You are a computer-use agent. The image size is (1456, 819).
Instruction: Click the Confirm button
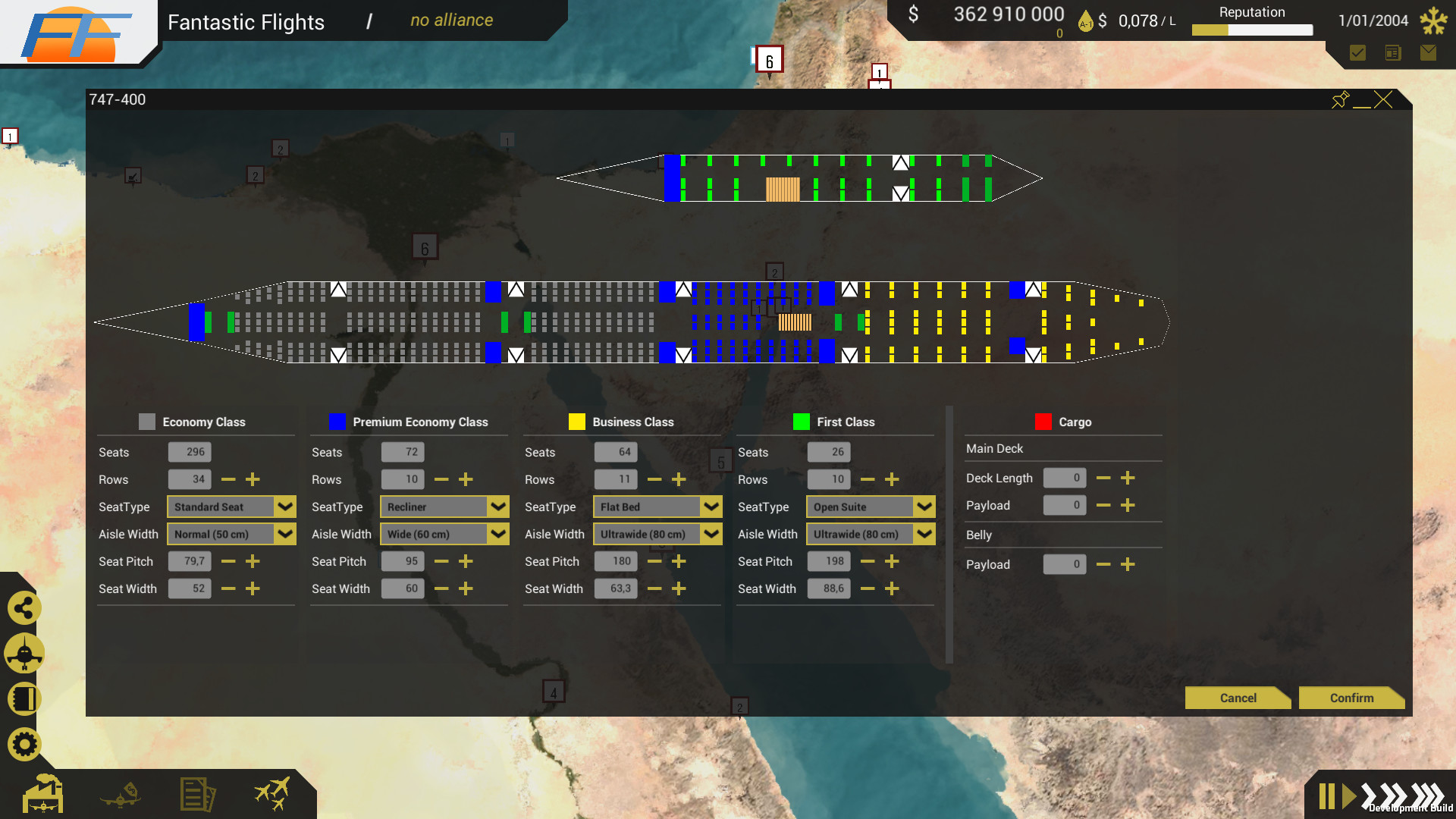click(1352, 698)
